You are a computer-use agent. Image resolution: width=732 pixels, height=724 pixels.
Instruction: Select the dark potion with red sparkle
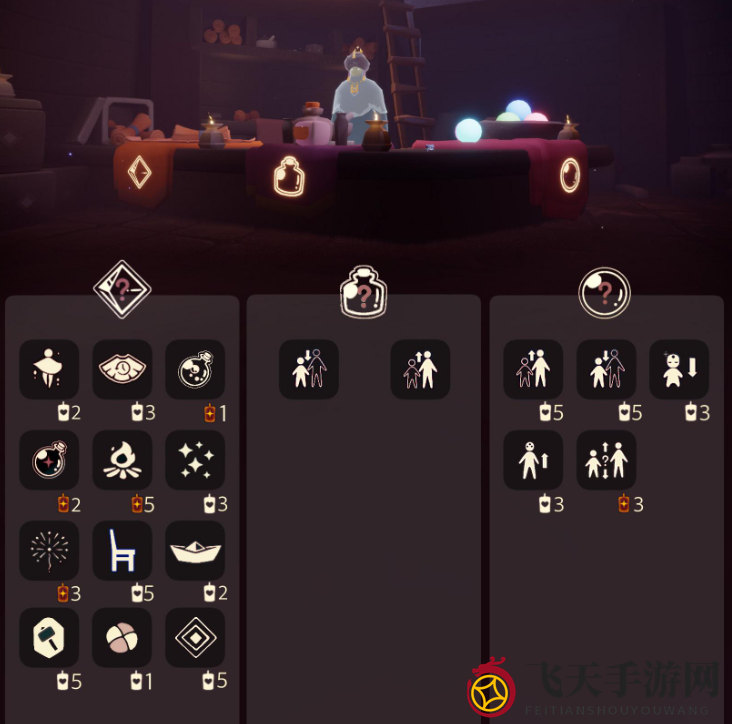tap(49, 459)
